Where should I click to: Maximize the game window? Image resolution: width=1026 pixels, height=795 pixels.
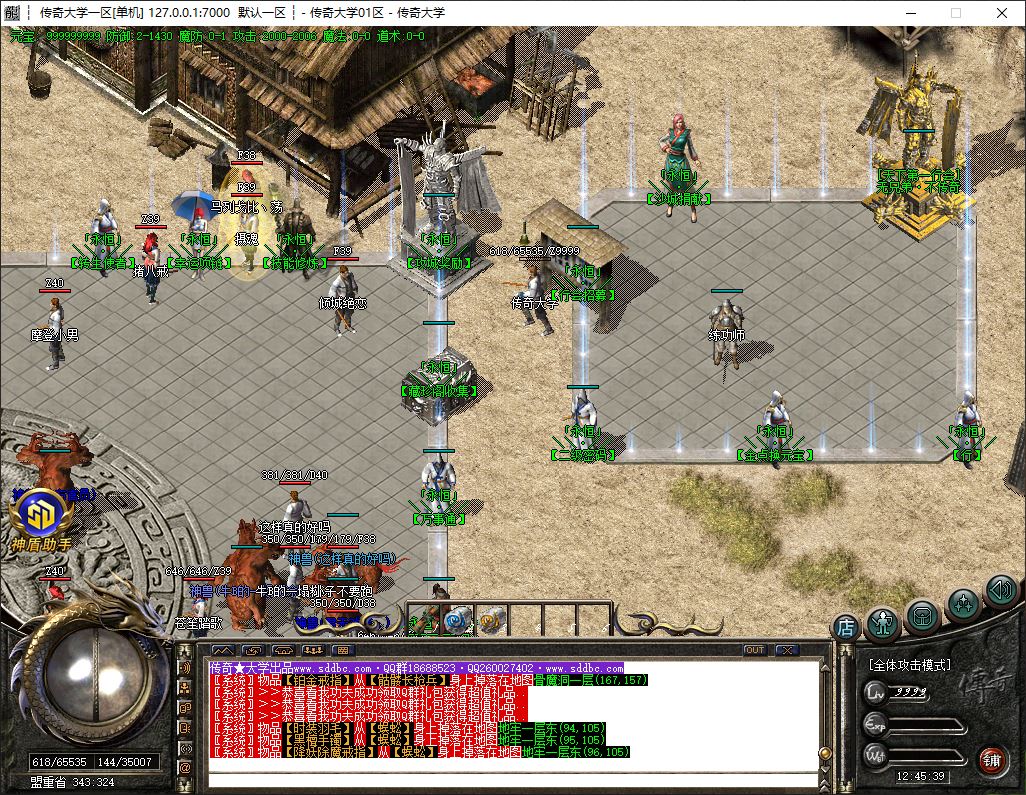click(x=955, y=13)
